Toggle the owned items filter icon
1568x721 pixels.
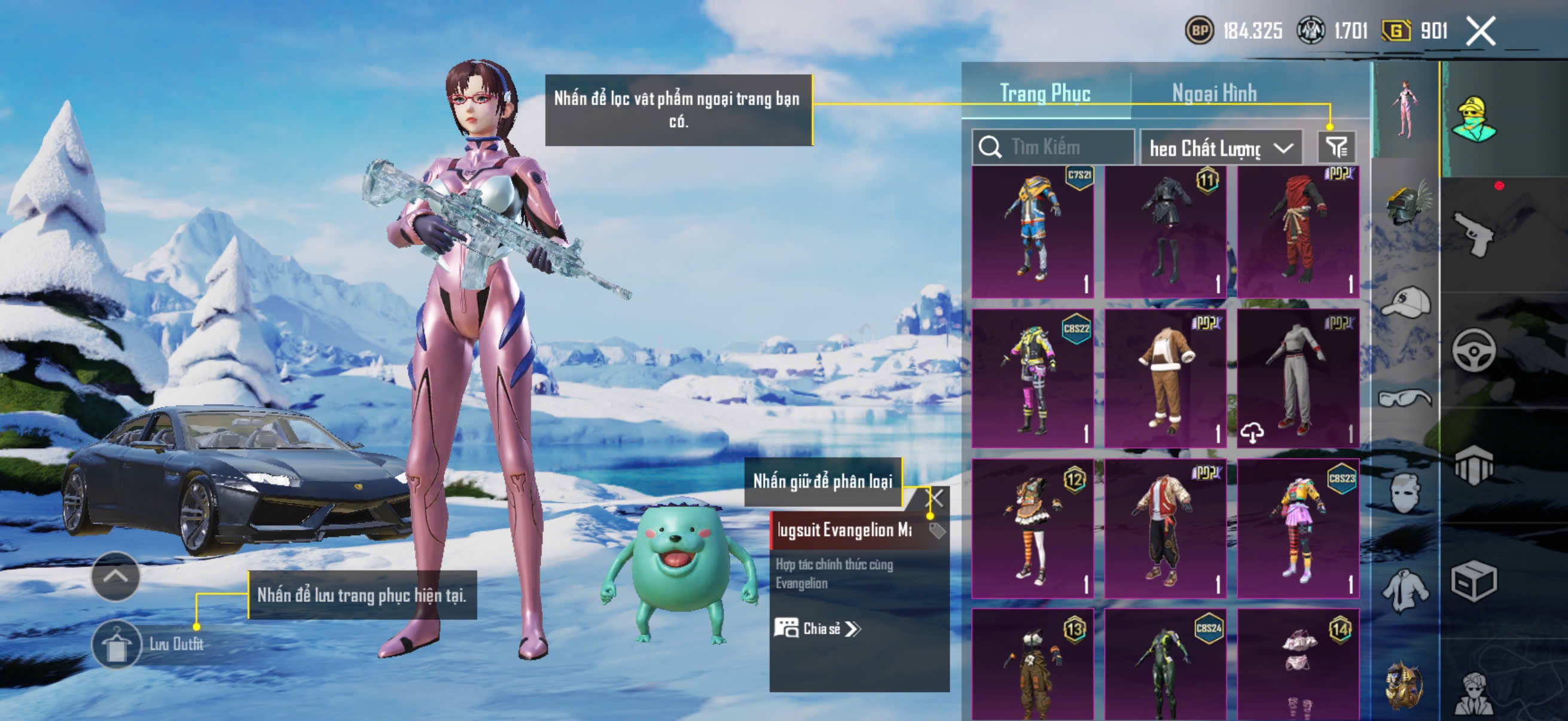(x=1336, y=146)
